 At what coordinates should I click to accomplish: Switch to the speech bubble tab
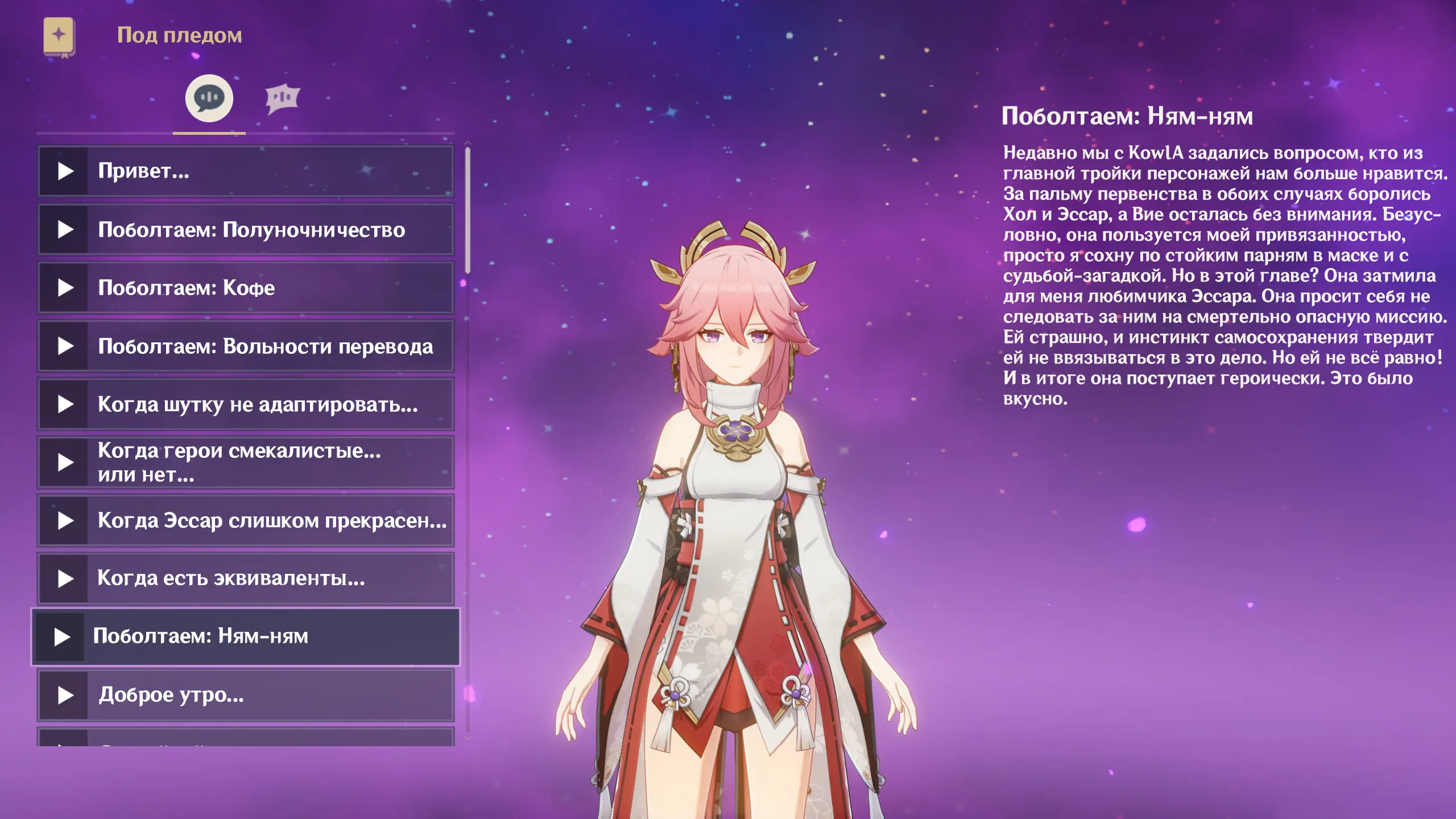tap(209, 98)
